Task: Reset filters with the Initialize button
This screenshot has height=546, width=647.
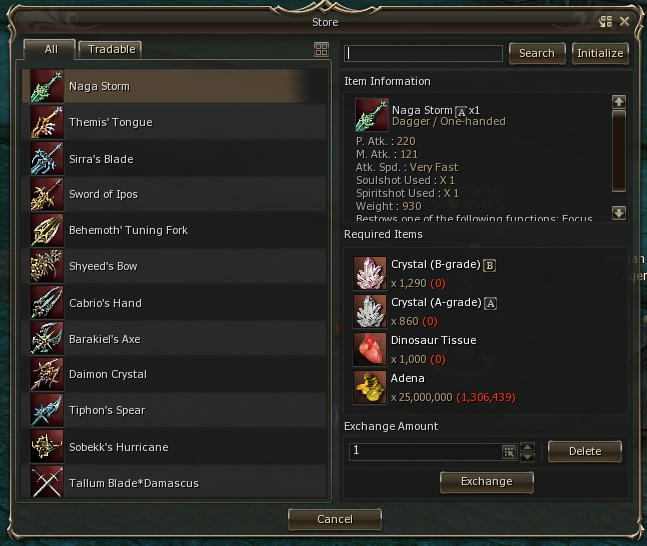Action: (600, 53)
